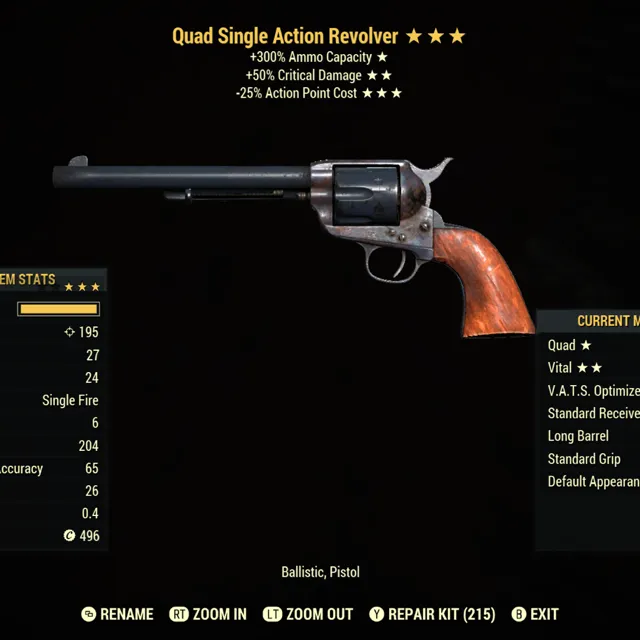Select the Vital mod entry

(x=574, y=368)
